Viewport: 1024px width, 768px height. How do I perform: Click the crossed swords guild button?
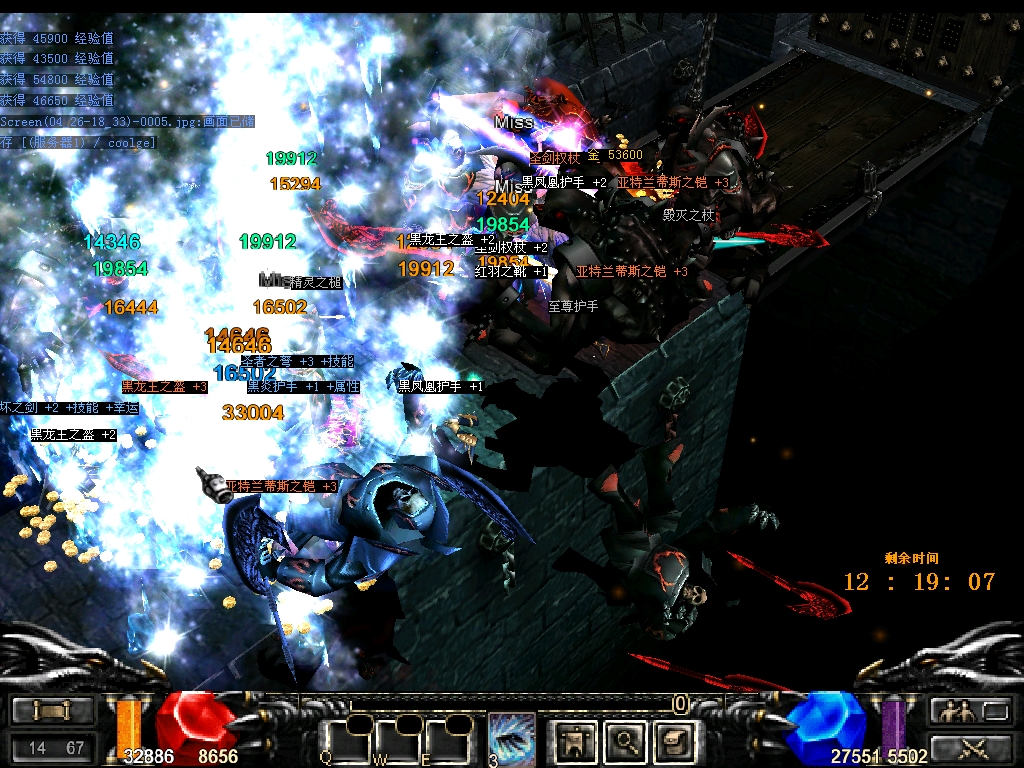pos(971,747)
